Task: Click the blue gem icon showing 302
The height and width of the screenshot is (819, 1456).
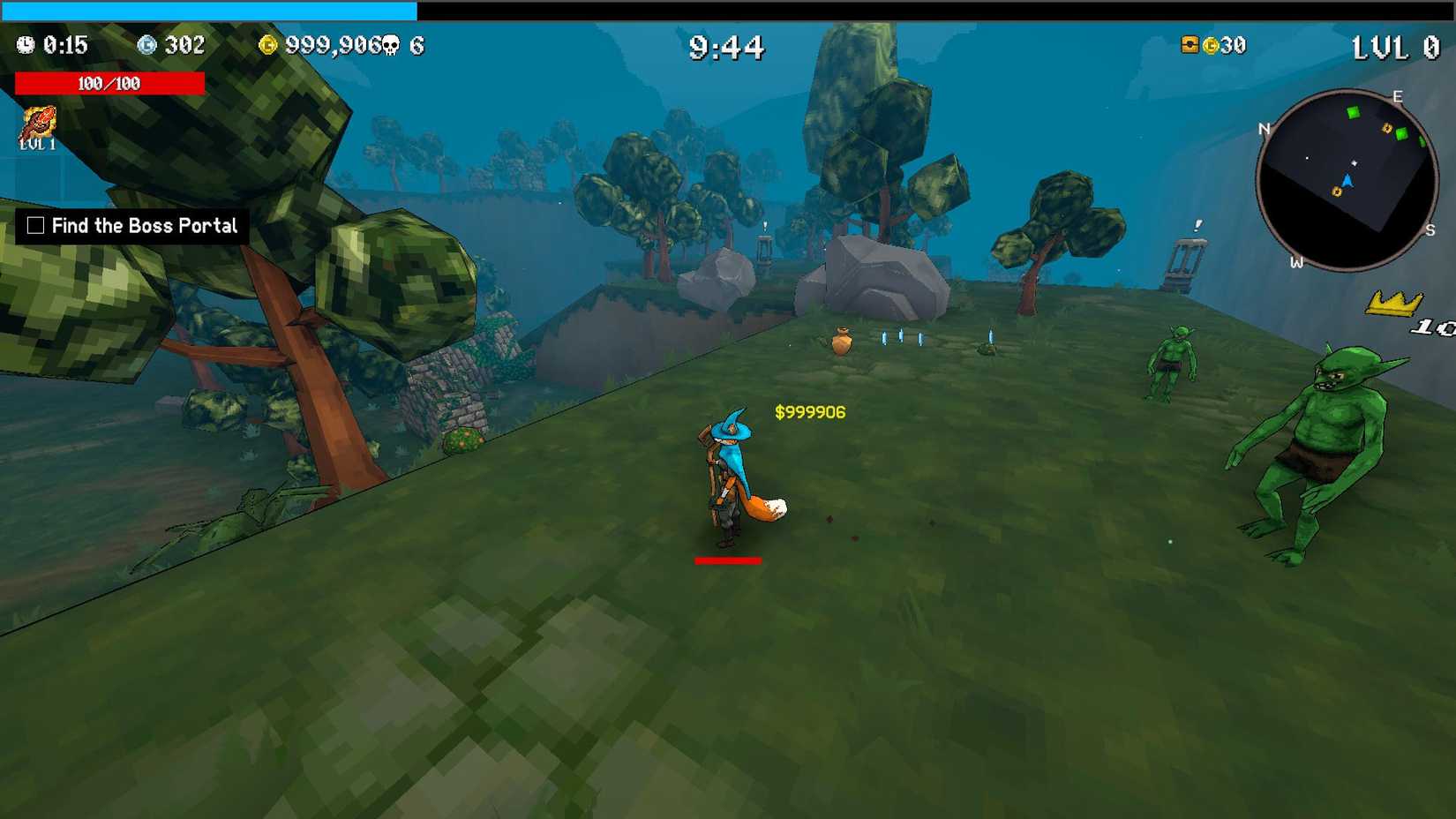Action: click(148, 44)
